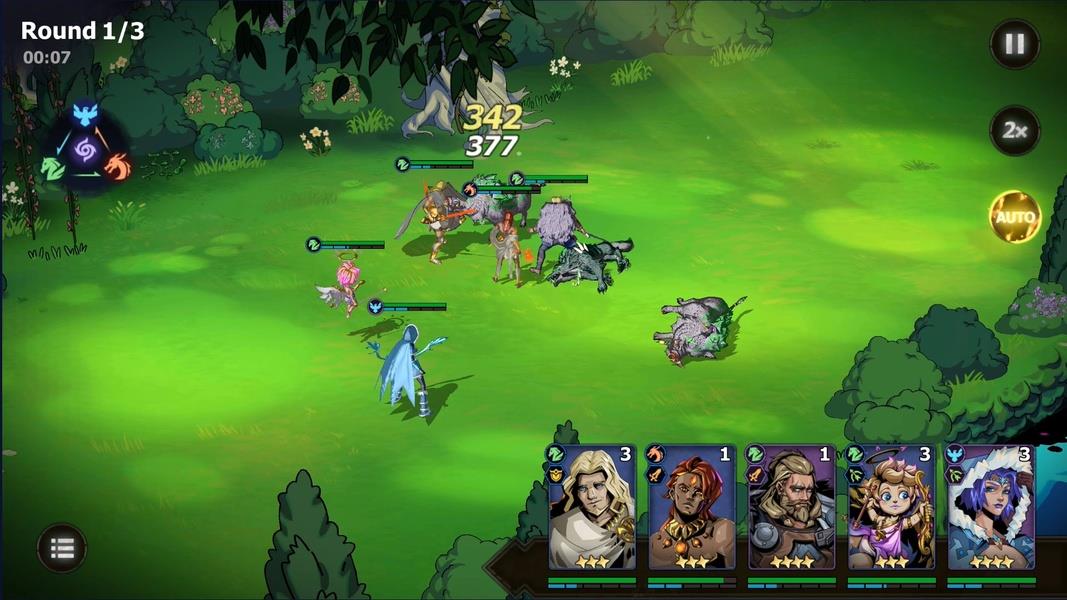The image size is (1067, 600).
Task: Toggle the 2x battle speed
Action: point(1014,131)
